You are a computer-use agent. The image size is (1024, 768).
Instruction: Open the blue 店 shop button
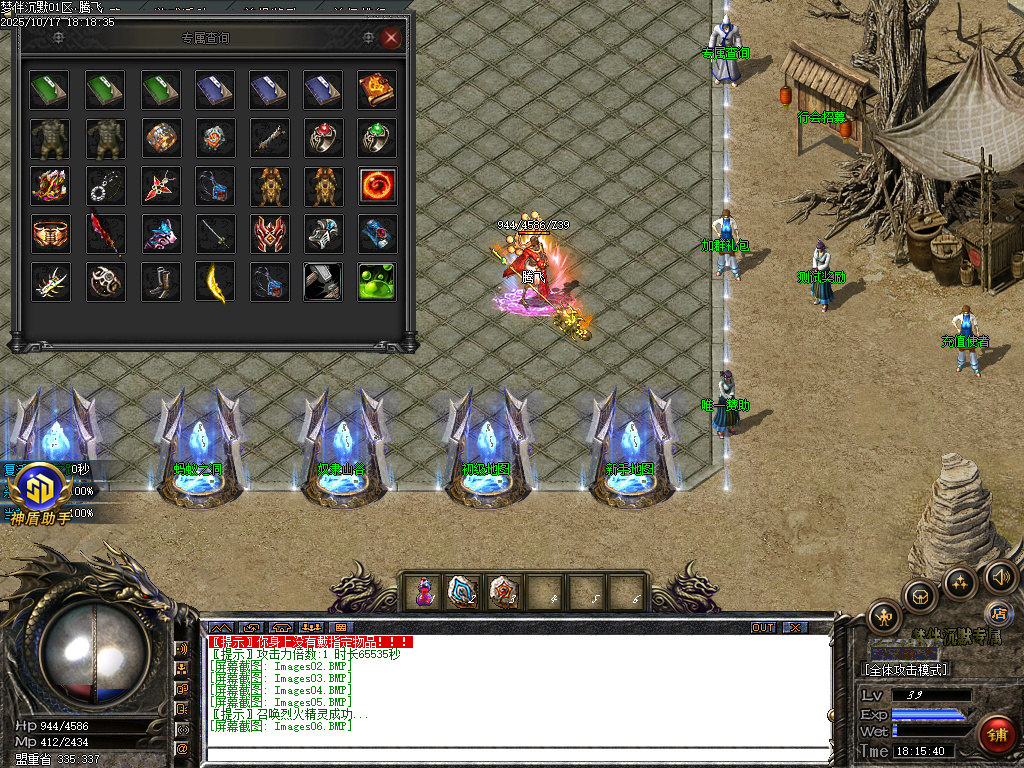pos(996,612)
